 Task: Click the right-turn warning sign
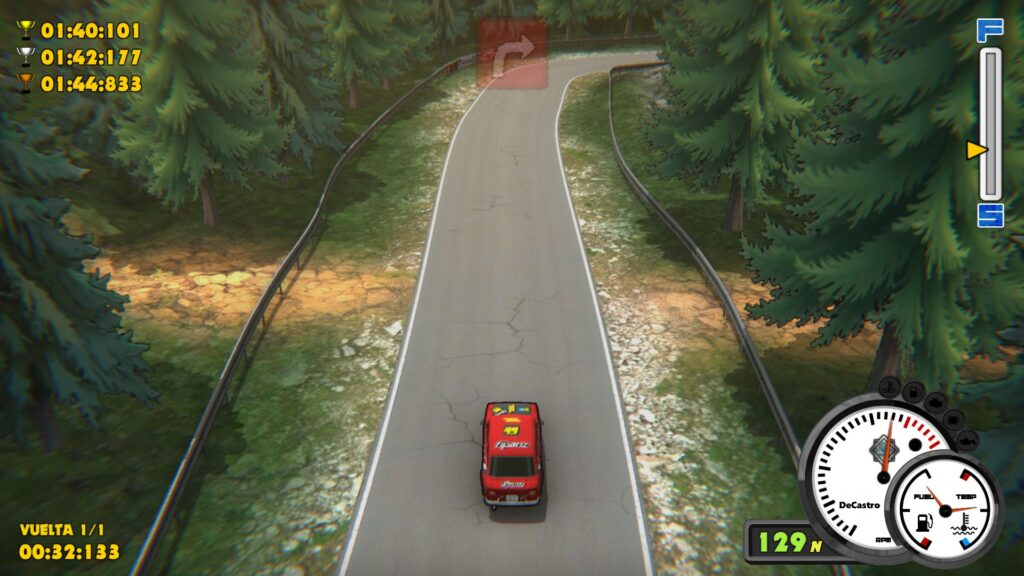512,52
